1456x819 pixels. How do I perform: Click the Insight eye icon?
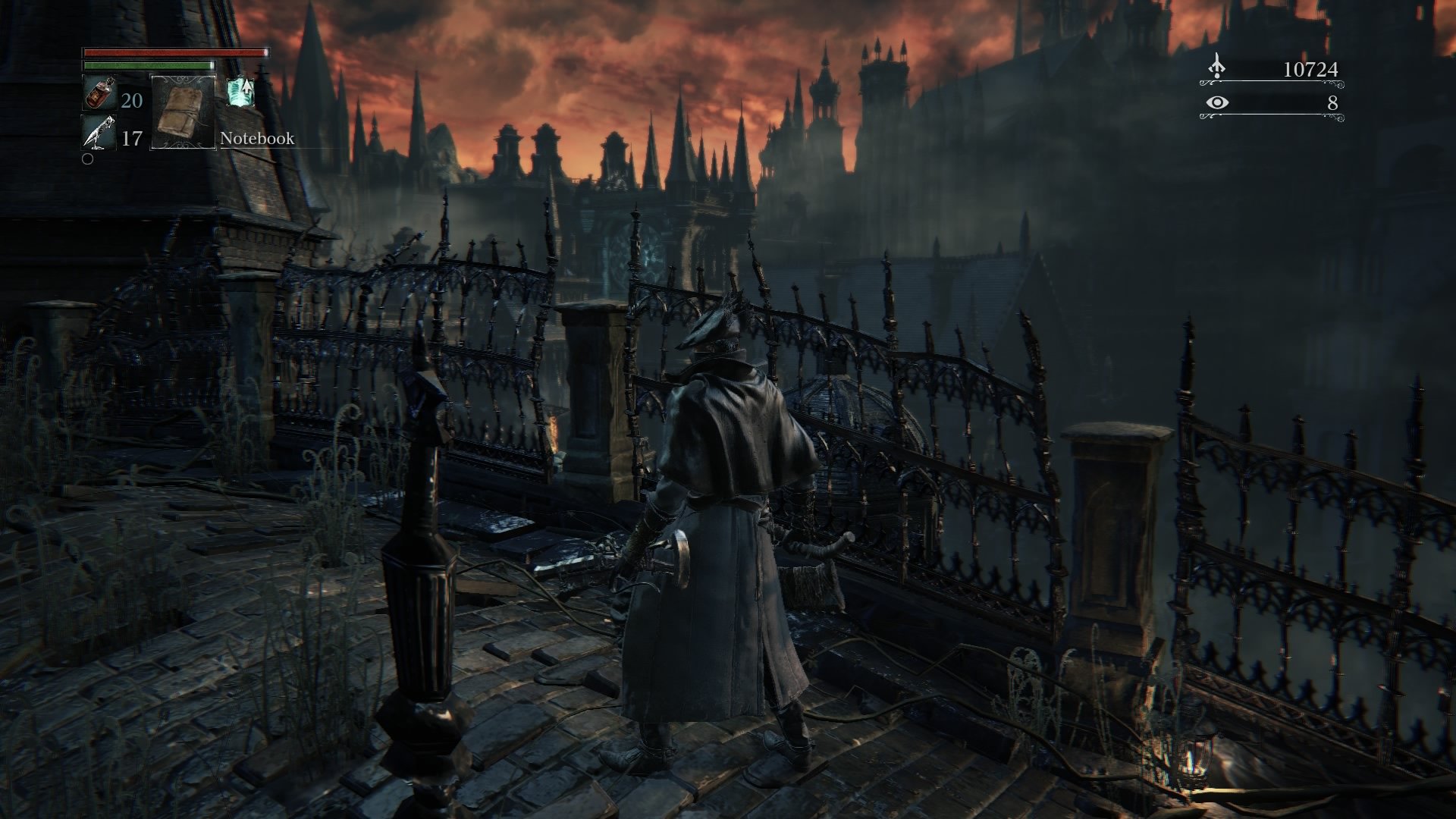pos(1217,104)
